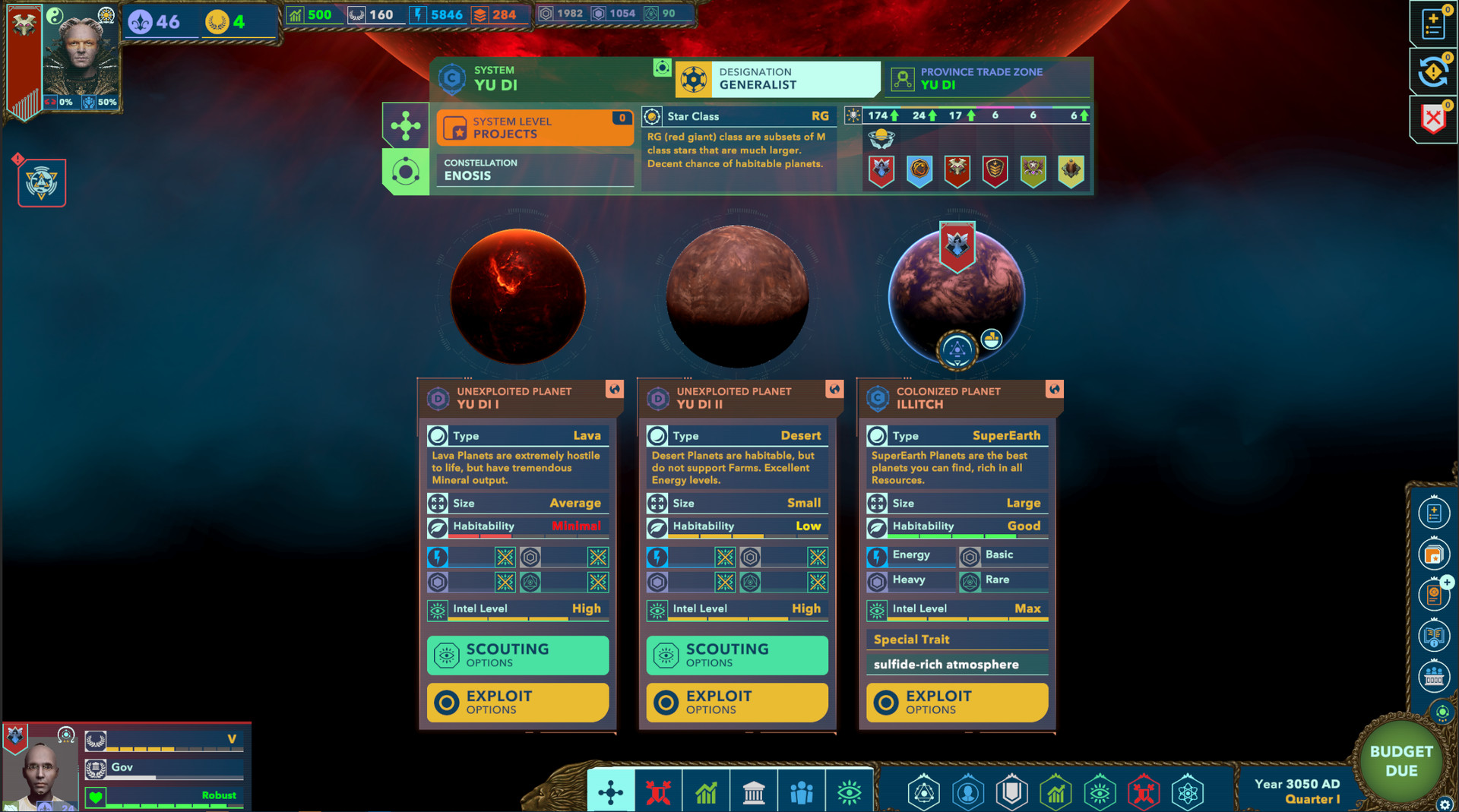Image resolution: width=1459 pixels, height=812 pixels.
Task: Open the Province Trade Zone Yu Di panel
Action: pyautogui.click(x=986, y=78)
